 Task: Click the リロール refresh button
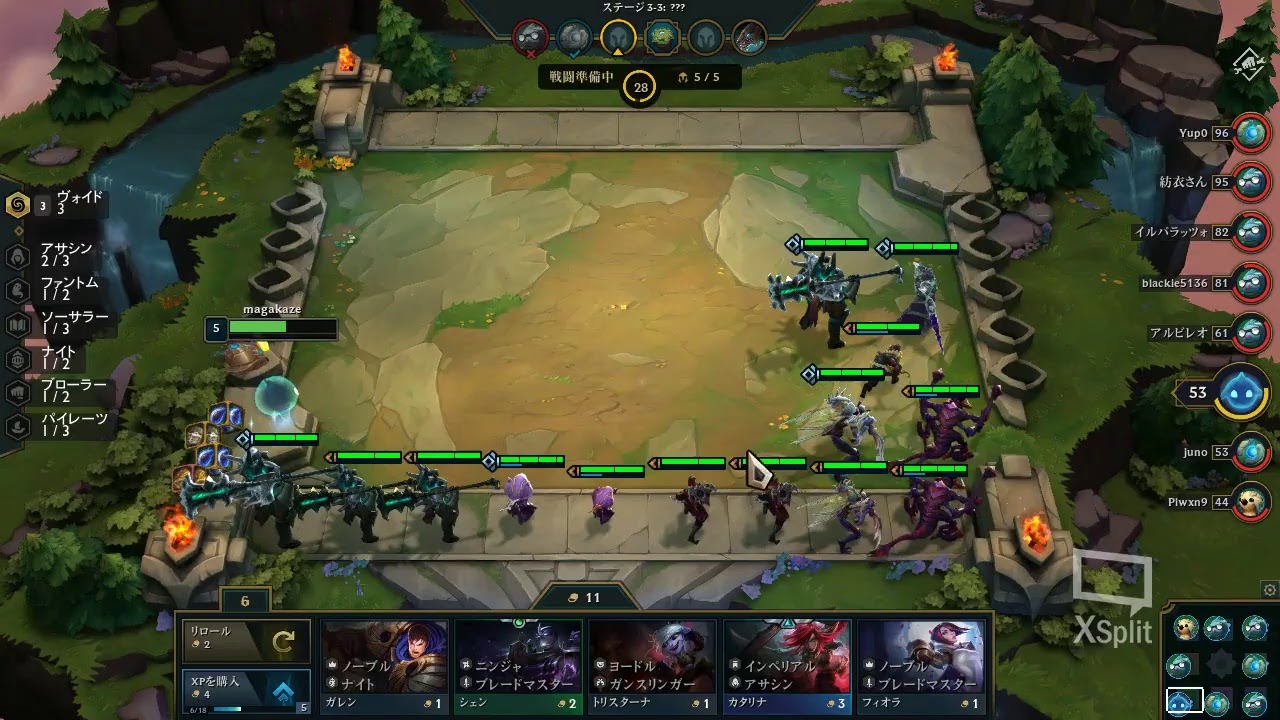[244, 640]
